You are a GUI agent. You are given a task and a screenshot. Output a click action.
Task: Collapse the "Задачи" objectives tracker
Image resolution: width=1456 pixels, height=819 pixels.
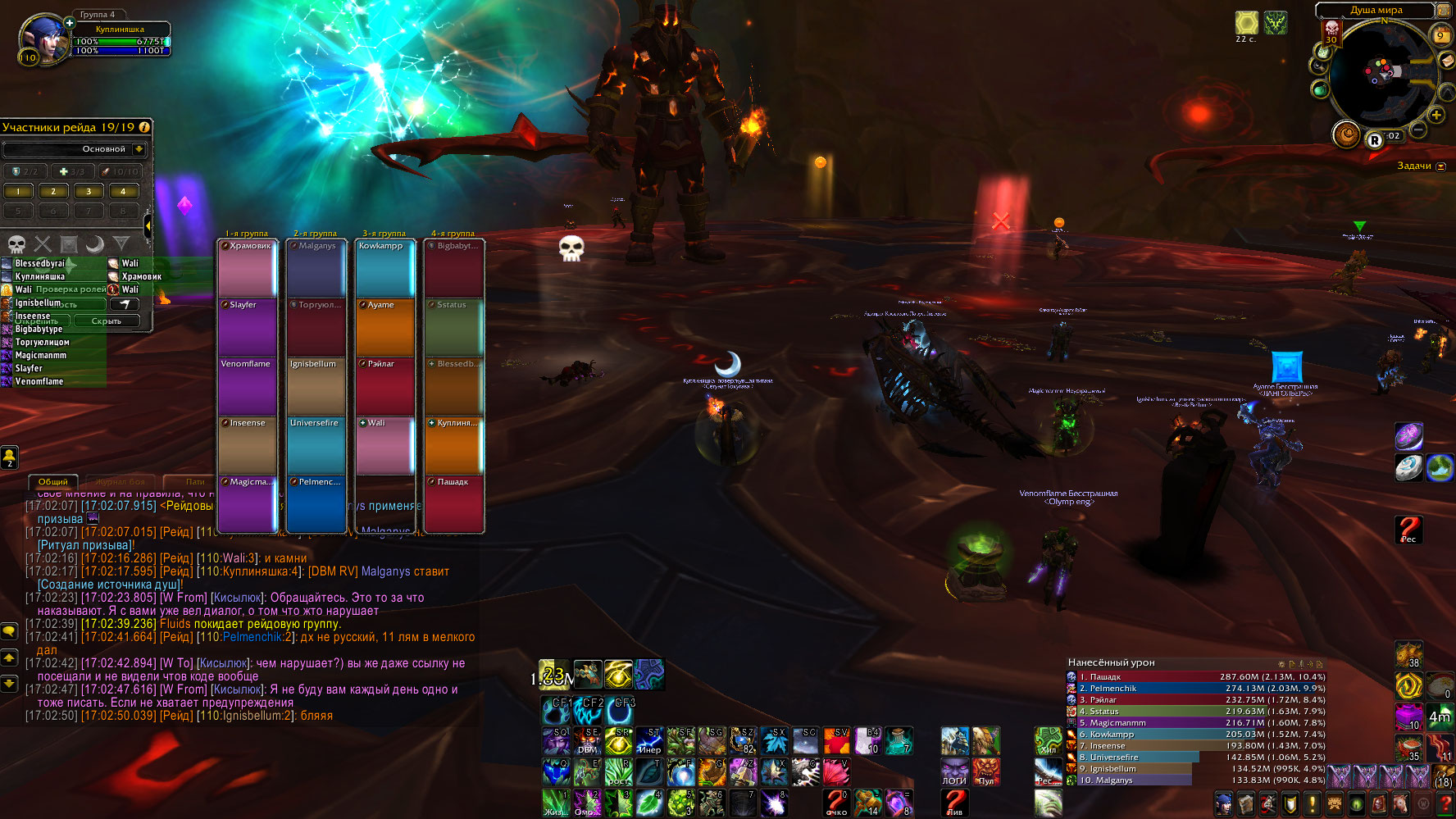coord(1441,166)
